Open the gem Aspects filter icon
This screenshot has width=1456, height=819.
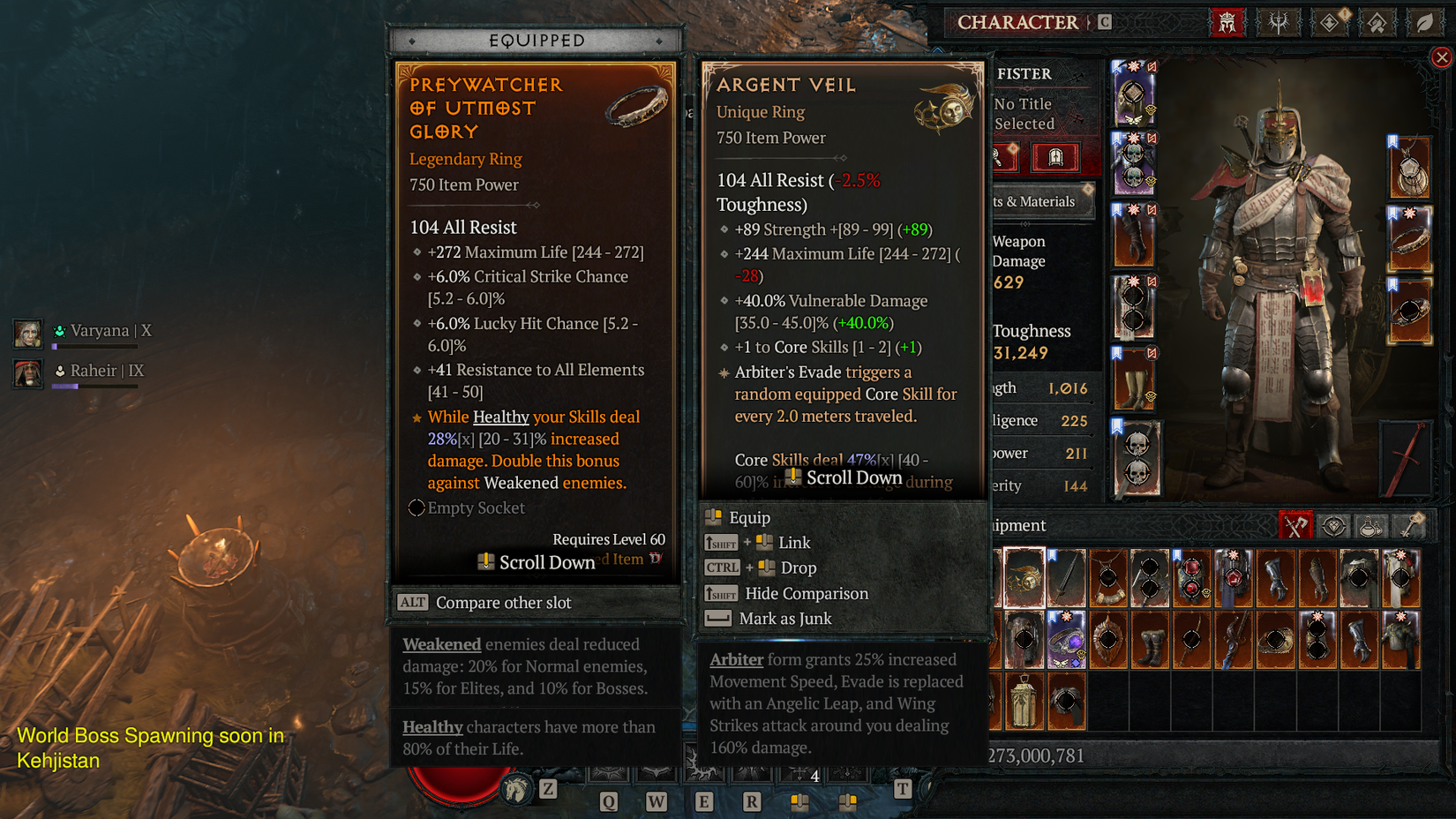(1333, 525)
